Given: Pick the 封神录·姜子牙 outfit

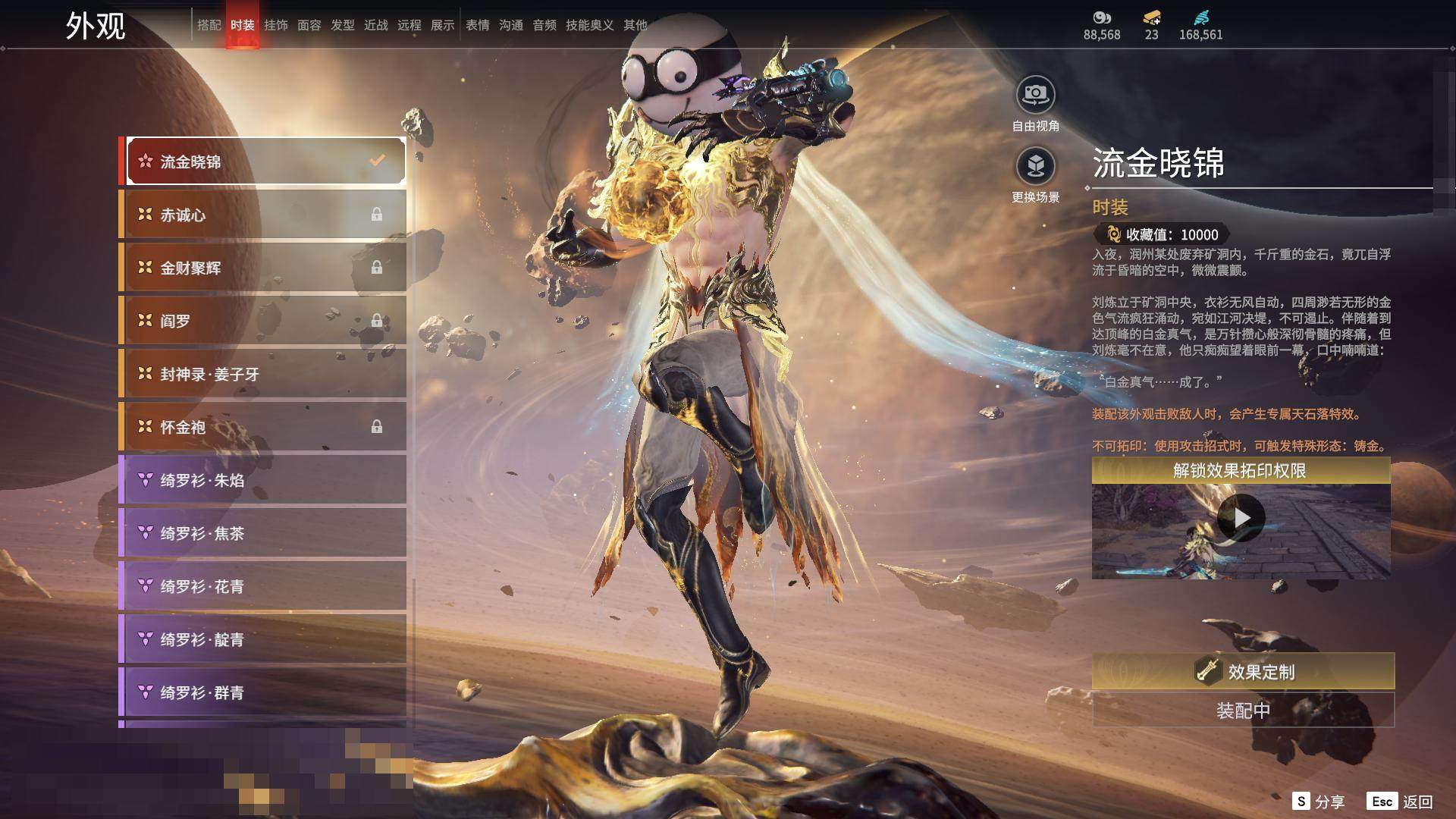Looking at the screenshot, I should pyautogui.click(x=263, y=374).
